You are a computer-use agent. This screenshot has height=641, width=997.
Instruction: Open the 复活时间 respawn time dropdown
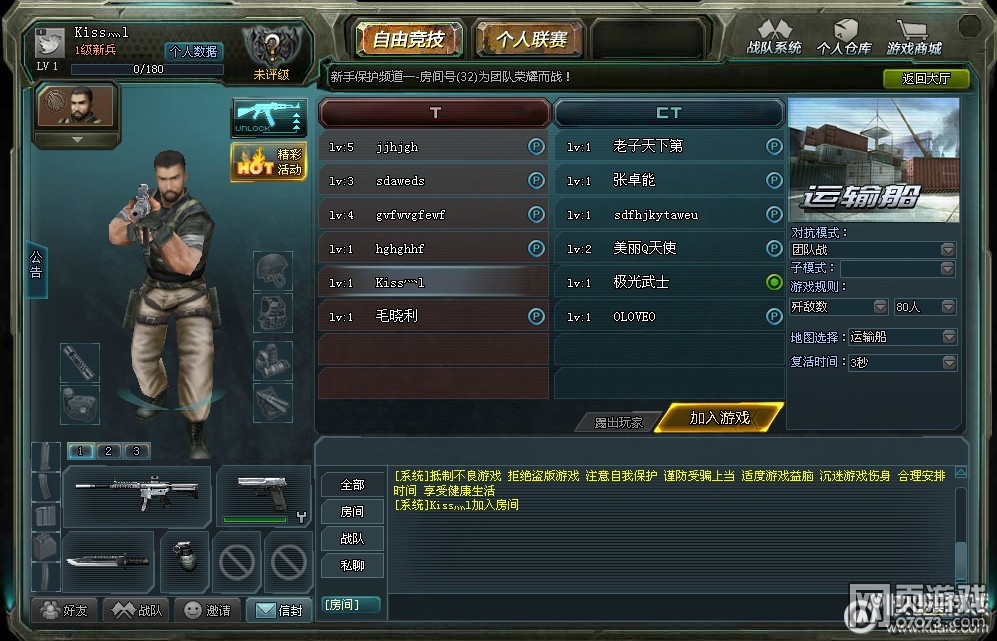(x=902, y=362)
